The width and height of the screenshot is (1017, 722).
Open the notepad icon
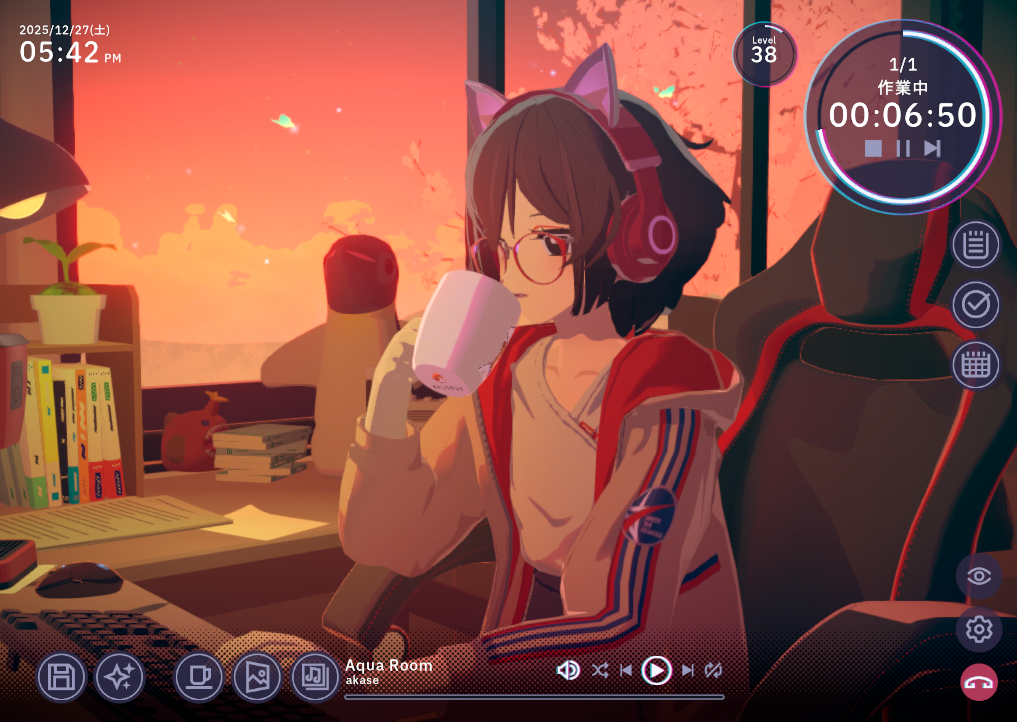point(975,245)
